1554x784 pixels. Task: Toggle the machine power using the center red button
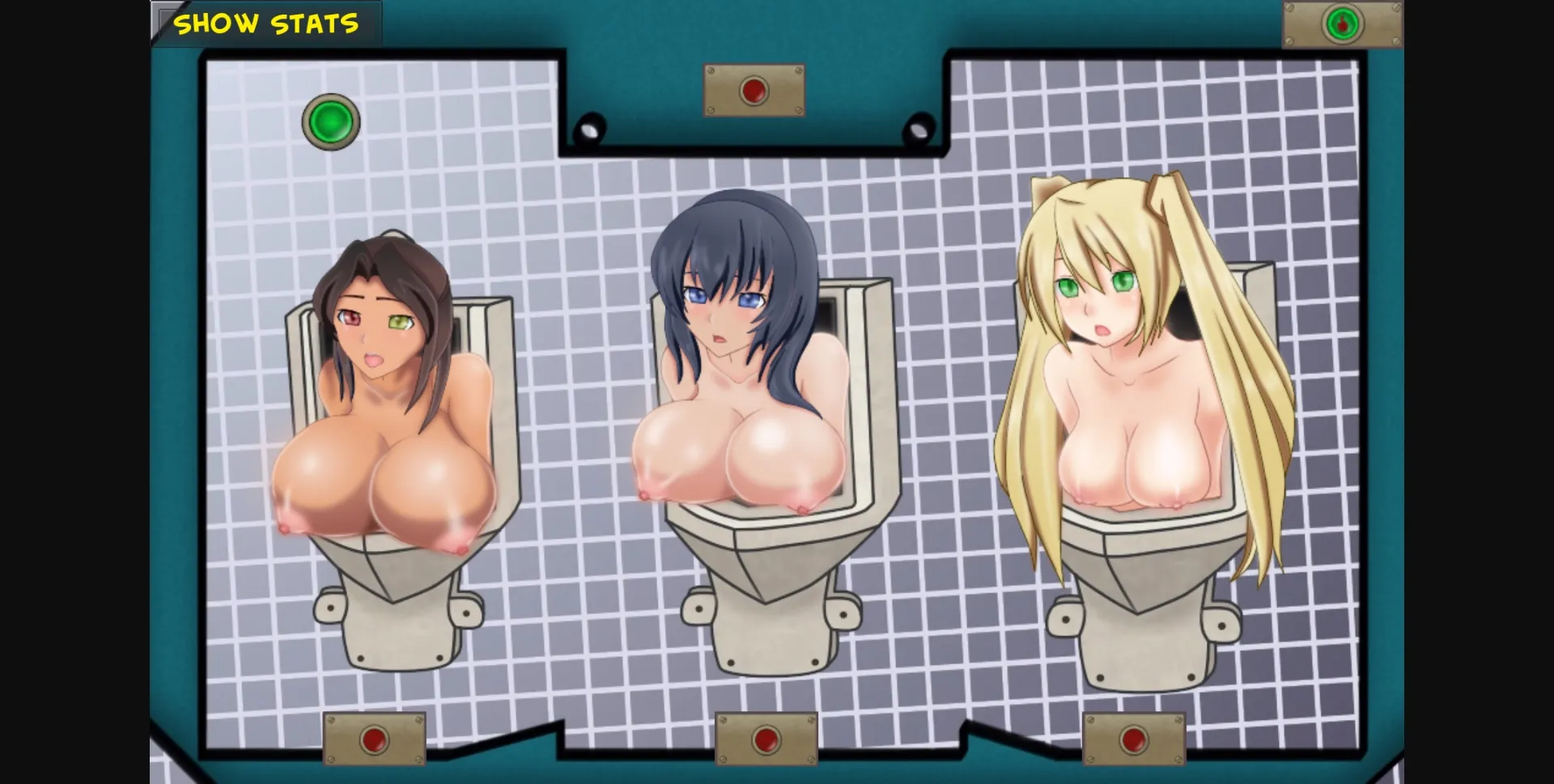pos(753,91)
